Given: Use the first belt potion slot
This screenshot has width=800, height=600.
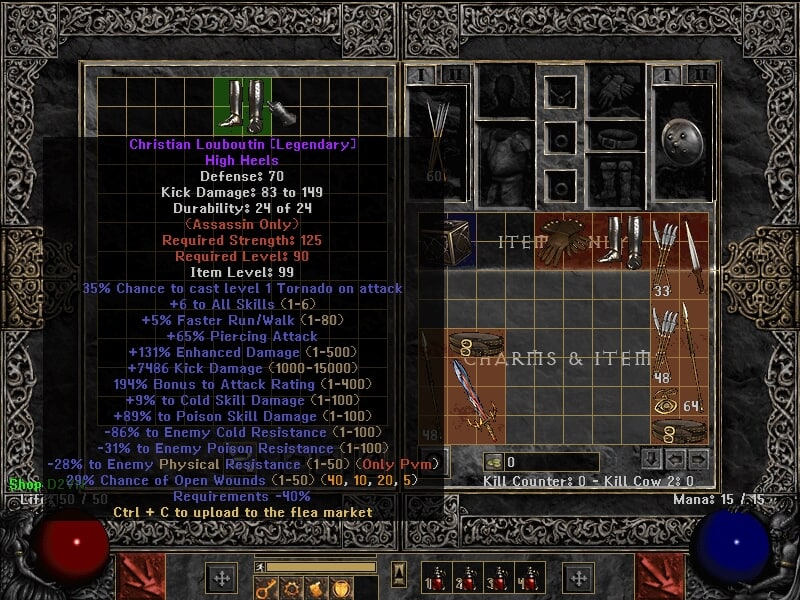Looking at the screenshot, I should pos(433,577).
